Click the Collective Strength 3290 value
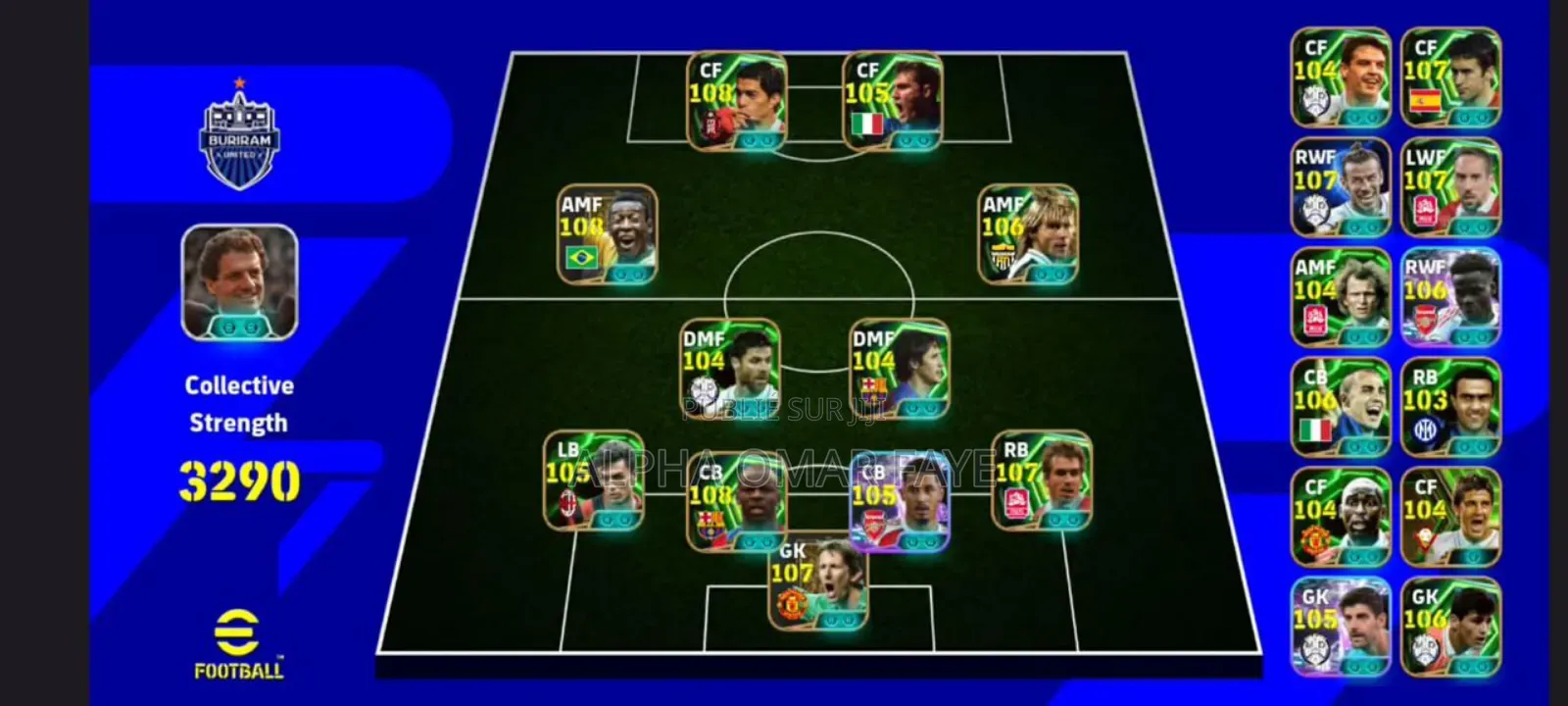The image size is (1568, 706). [239, 480]
